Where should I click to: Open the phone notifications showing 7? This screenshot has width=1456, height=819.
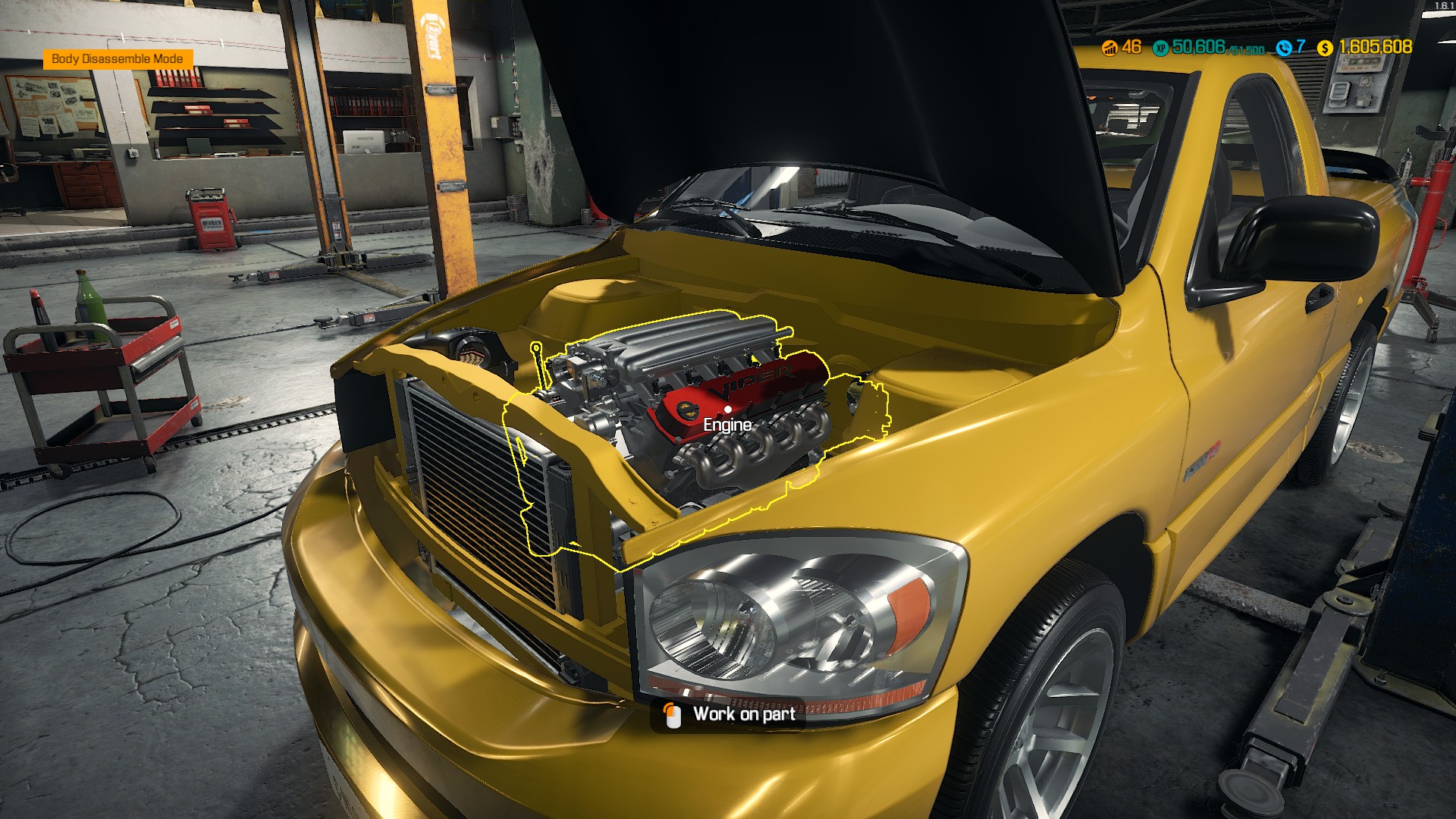pyautogui.click(x=1289, y=48)
